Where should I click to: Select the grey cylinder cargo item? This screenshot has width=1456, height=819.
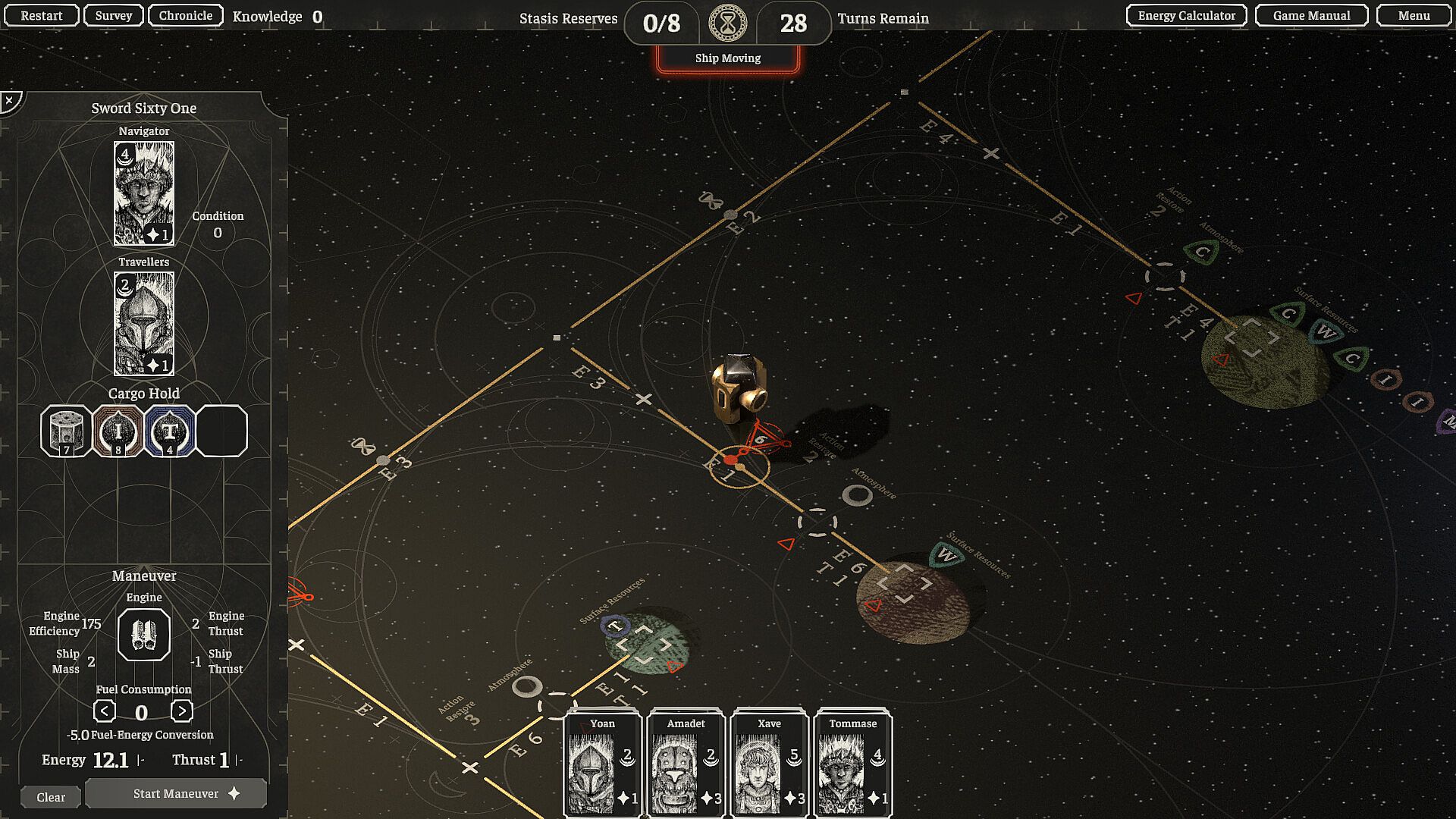tap(66, 431)
